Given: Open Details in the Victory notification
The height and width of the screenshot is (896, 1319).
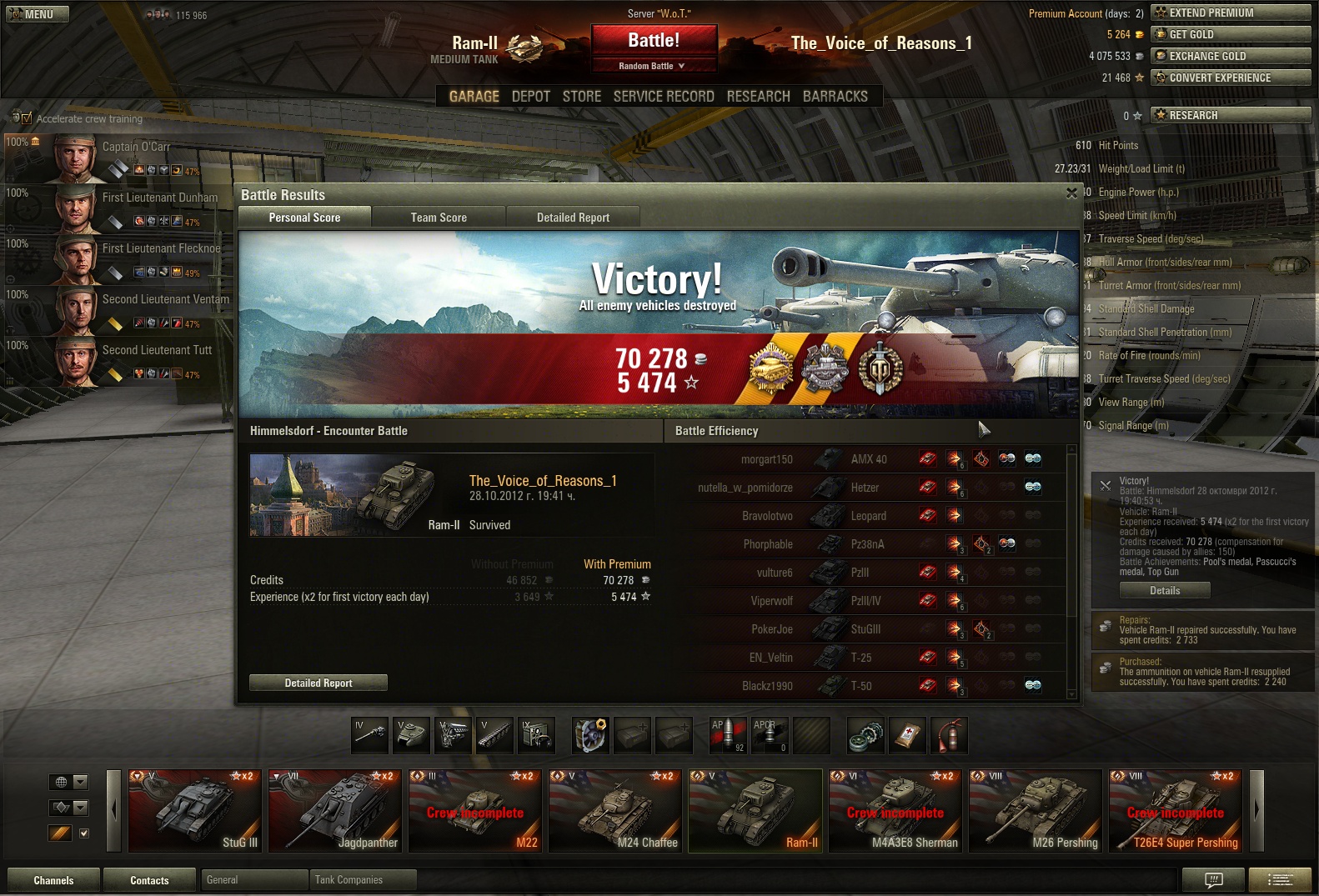Looking at the screenshot, I should click(1165, 590).
